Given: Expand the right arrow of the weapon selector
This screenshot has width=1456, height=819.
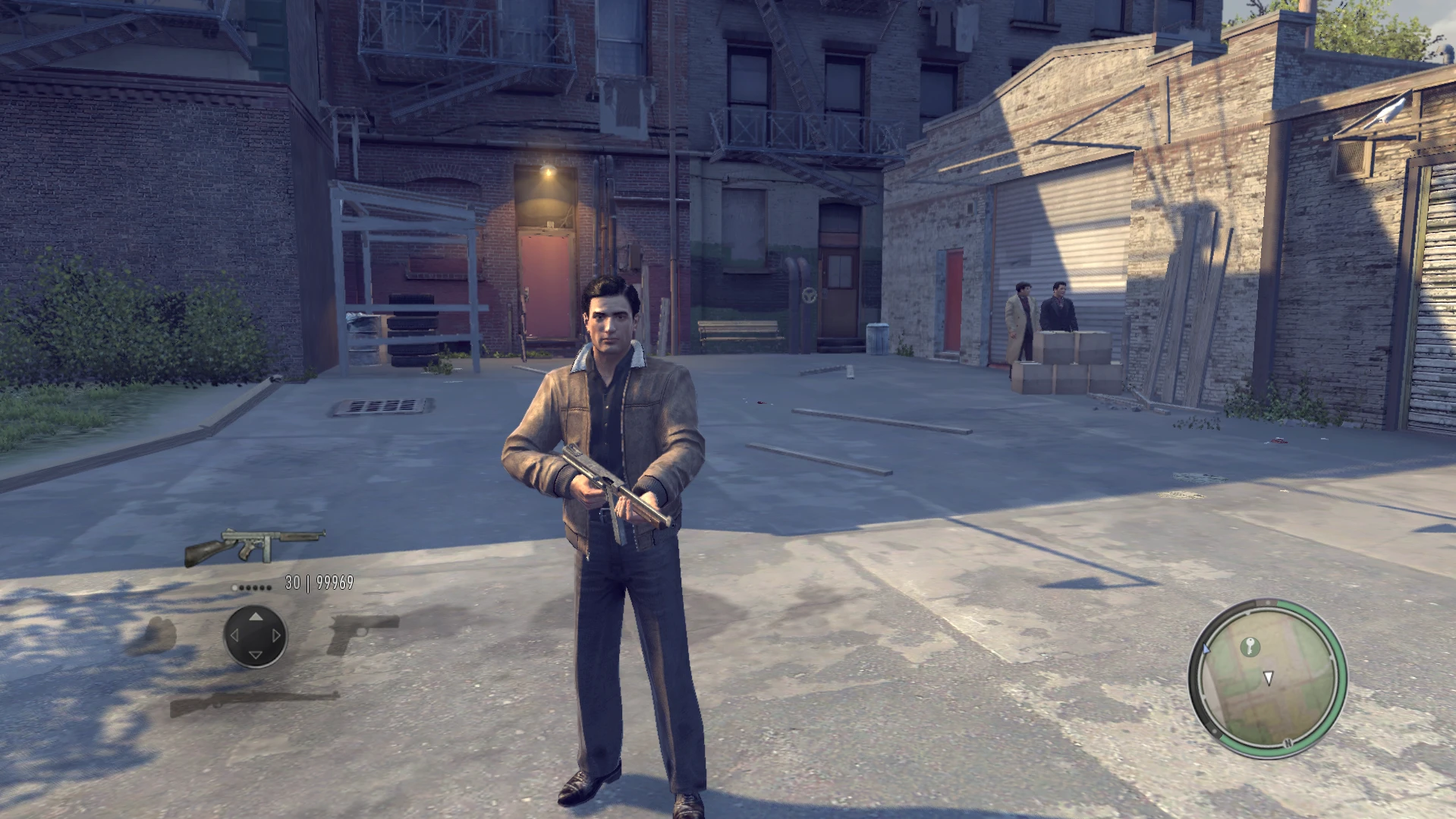Looking at the screenshot, I should (x=276, y=635).
